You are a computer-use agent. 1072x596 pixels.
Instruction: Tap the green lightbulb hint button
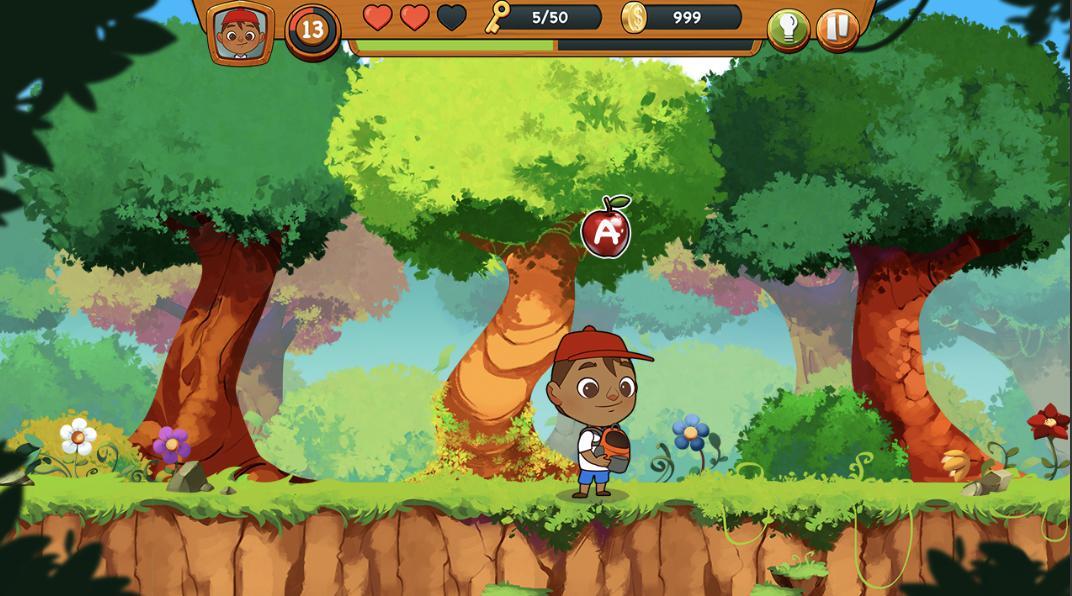(x=788, y=29)
